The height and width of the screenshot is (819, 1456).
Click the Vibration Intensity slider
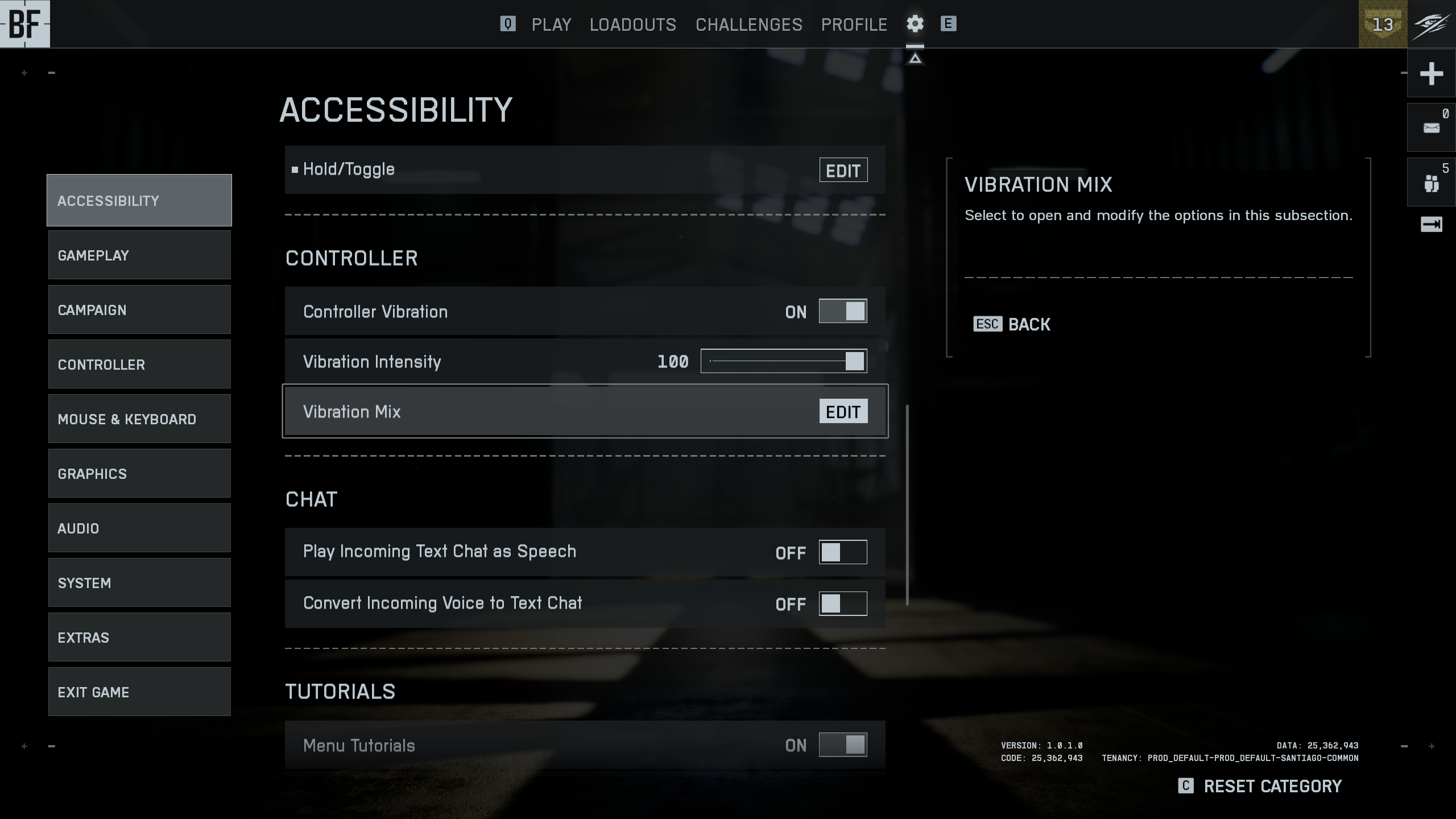(x=783, y=362)
